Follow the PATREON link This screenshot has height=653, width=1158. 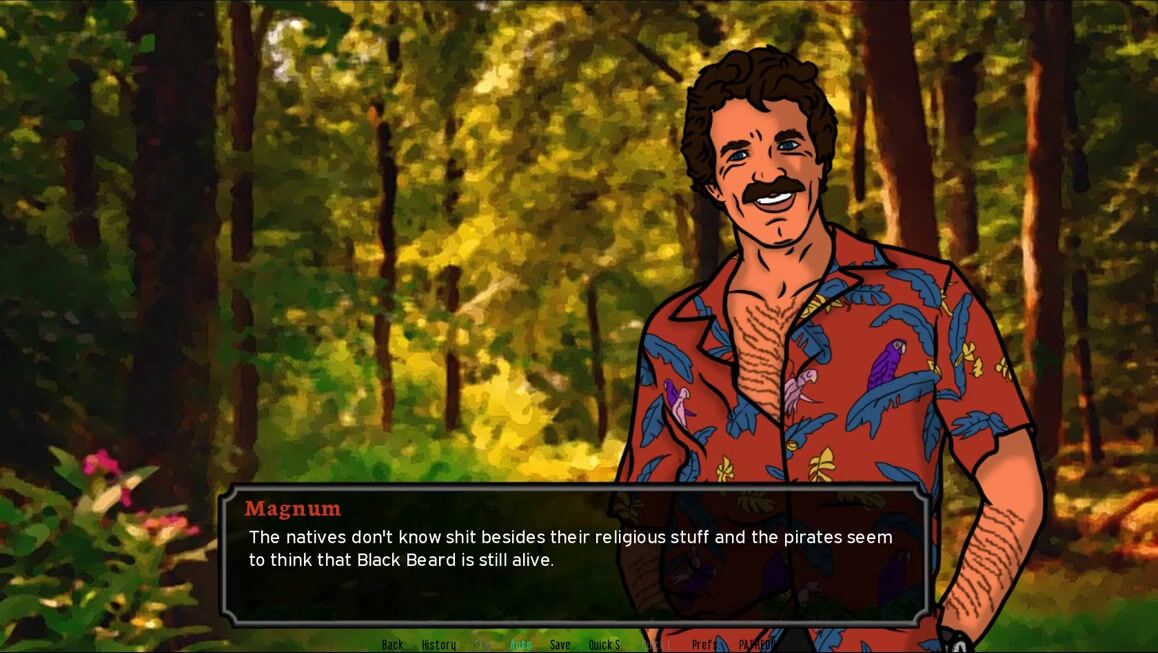756,645
